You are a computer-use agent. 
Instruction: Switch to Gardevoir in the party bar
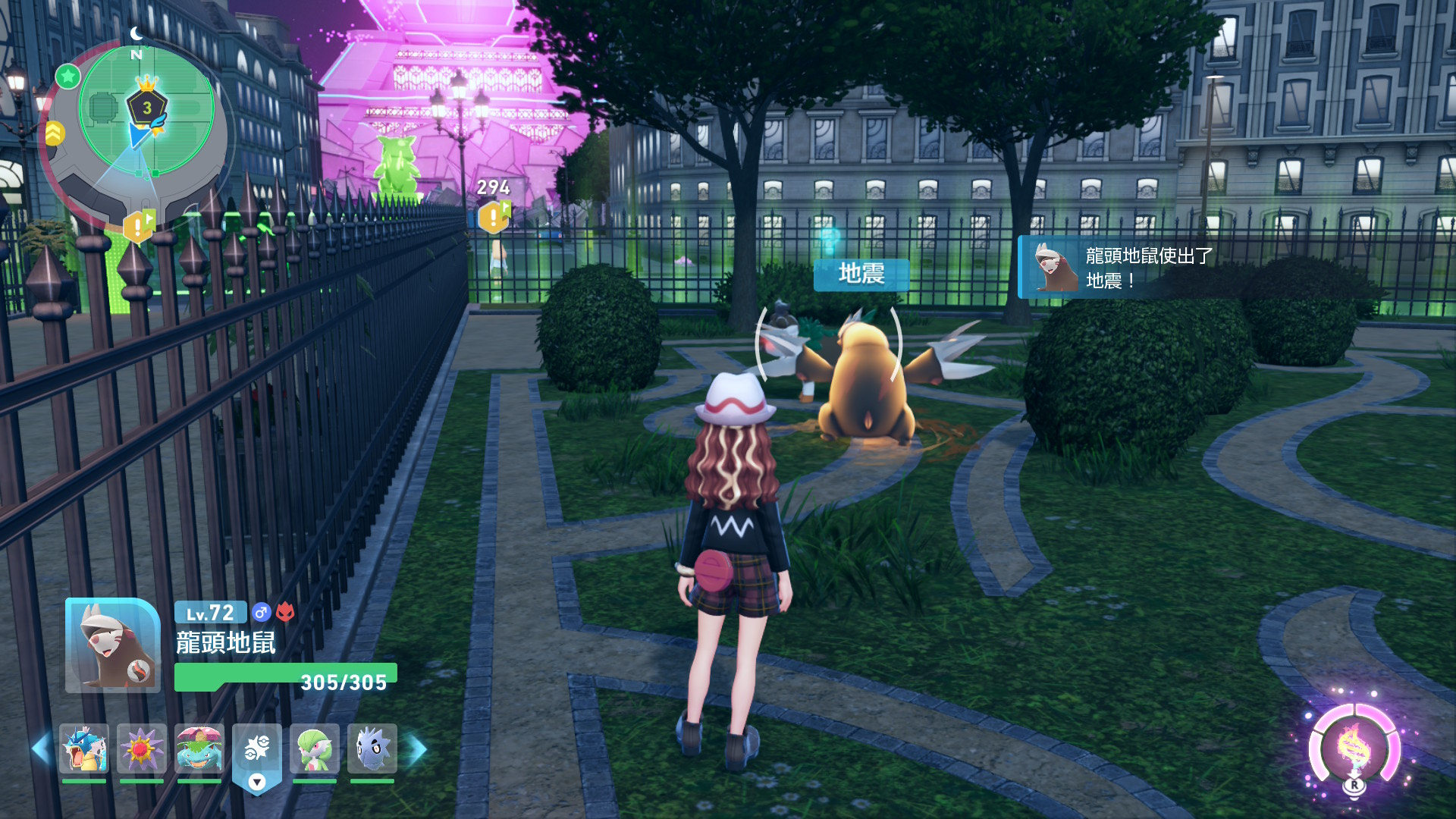(315, 748)
